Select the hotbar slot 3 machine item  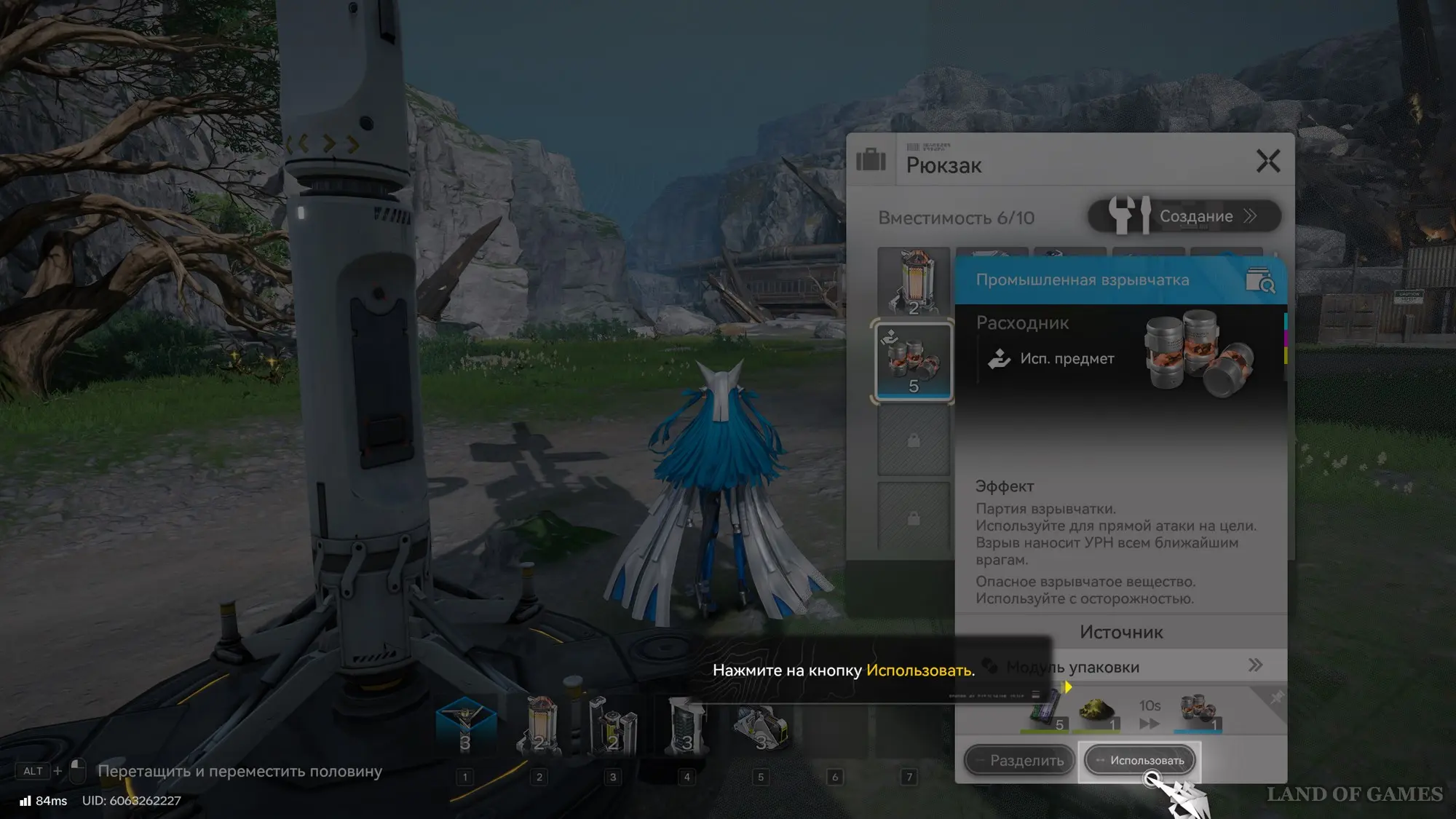click(x=613, y=726)
